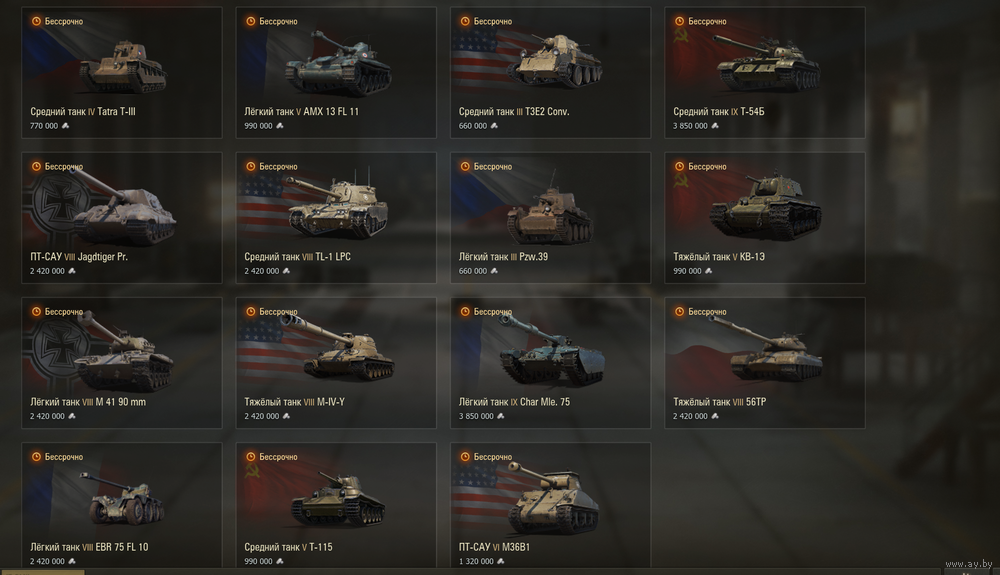Select the TL-1 LPC medium tank
The image size is (1000, 575).
tap(336, 217)
